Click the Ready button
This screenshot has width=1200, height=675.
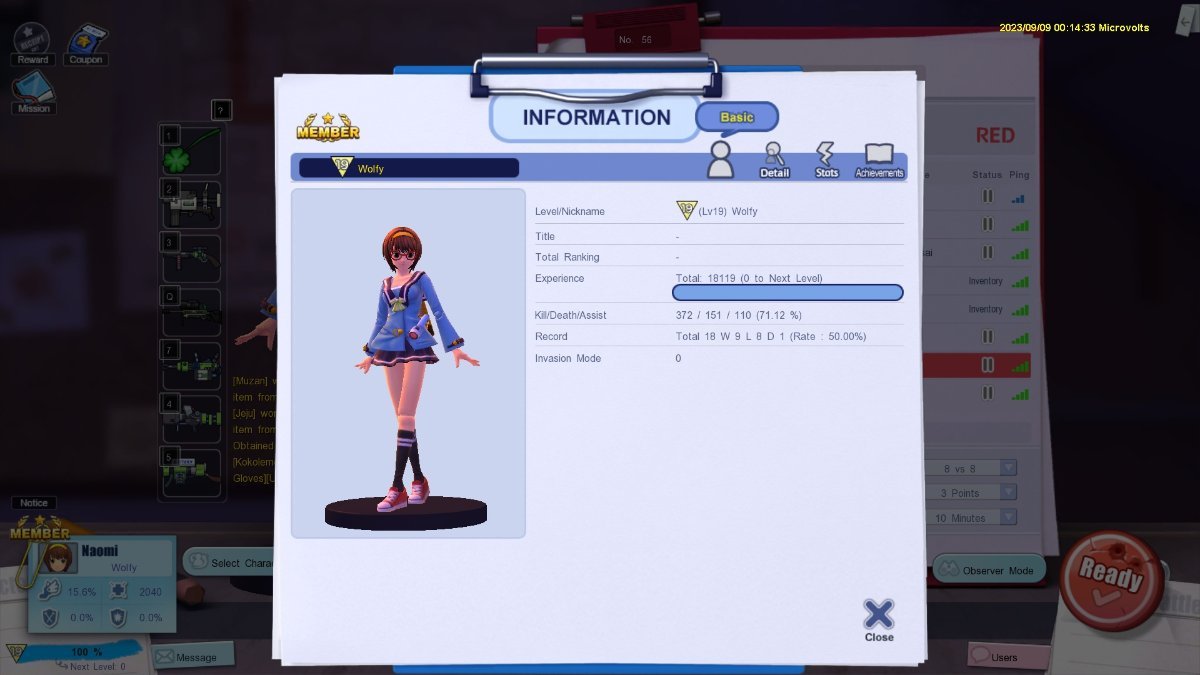click(1110, 580)
